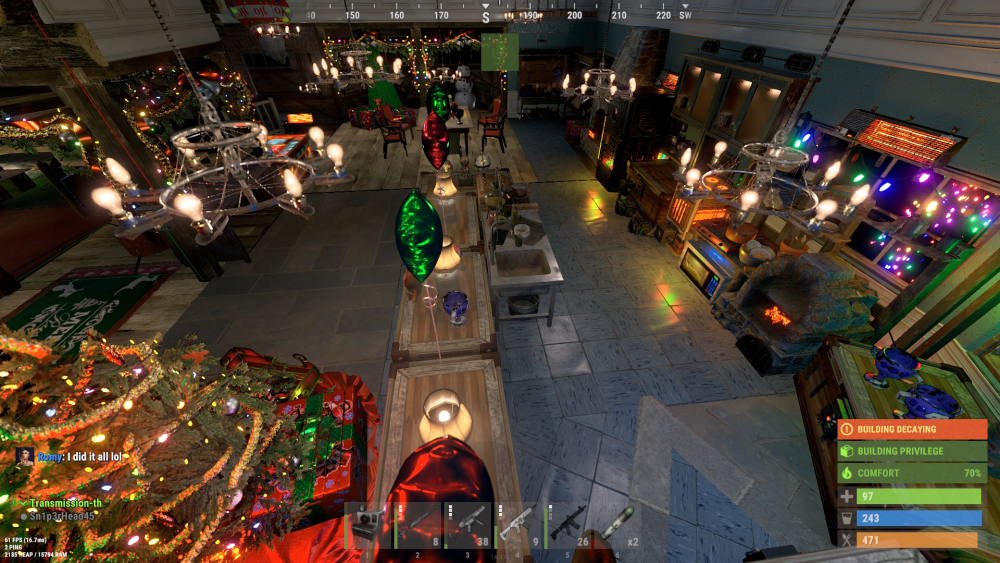Select teammate Sn1p3rHead45 in the team list

[63, 516]
